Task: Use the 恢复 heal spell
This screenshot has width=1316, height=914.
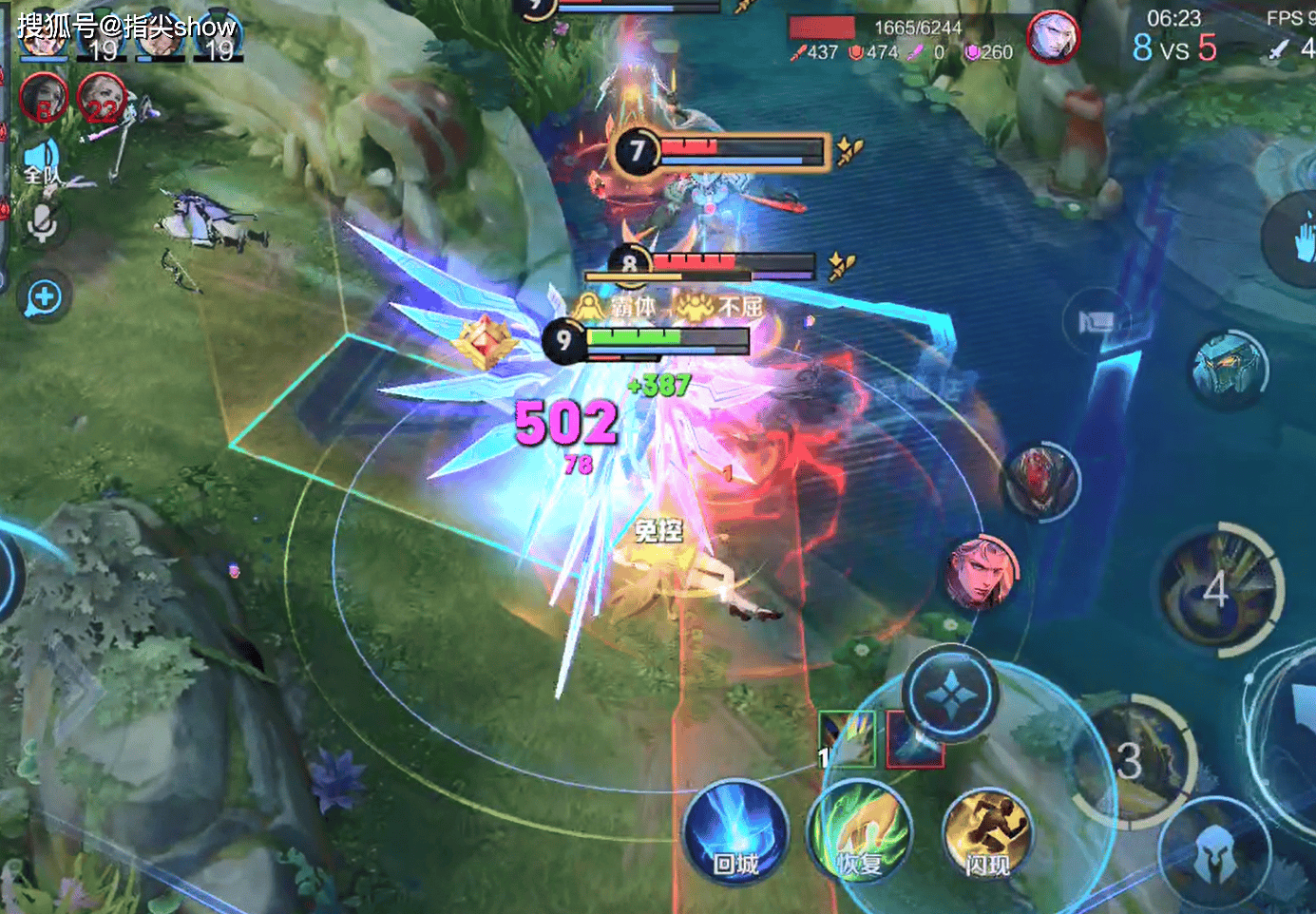Action: click(x=860, y=833)
